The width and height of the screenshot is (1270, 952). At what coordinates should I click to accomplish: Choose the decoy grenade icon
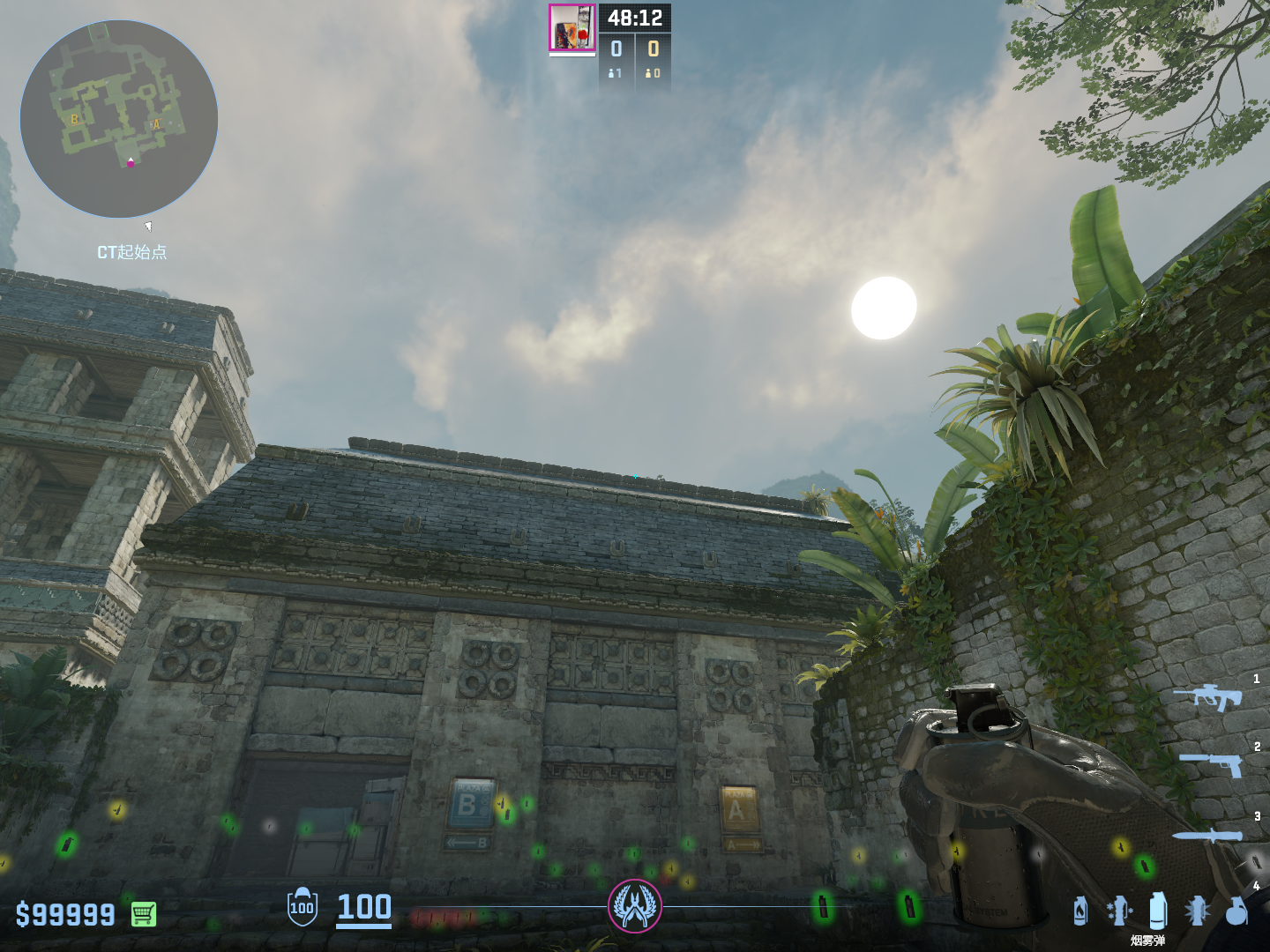[1118, 911]
